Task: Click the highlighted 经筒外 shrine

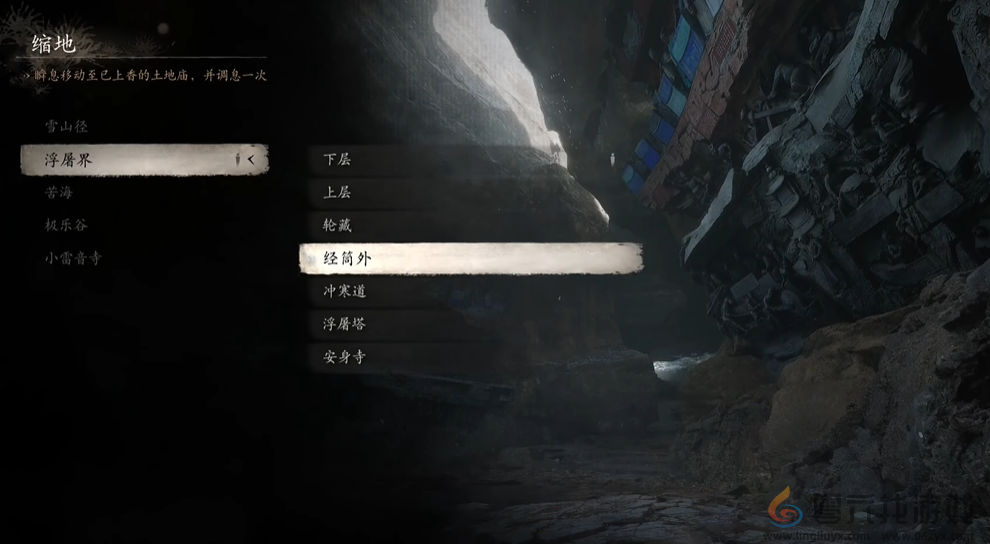Action: pyautogui.click(x=470, y=259)
